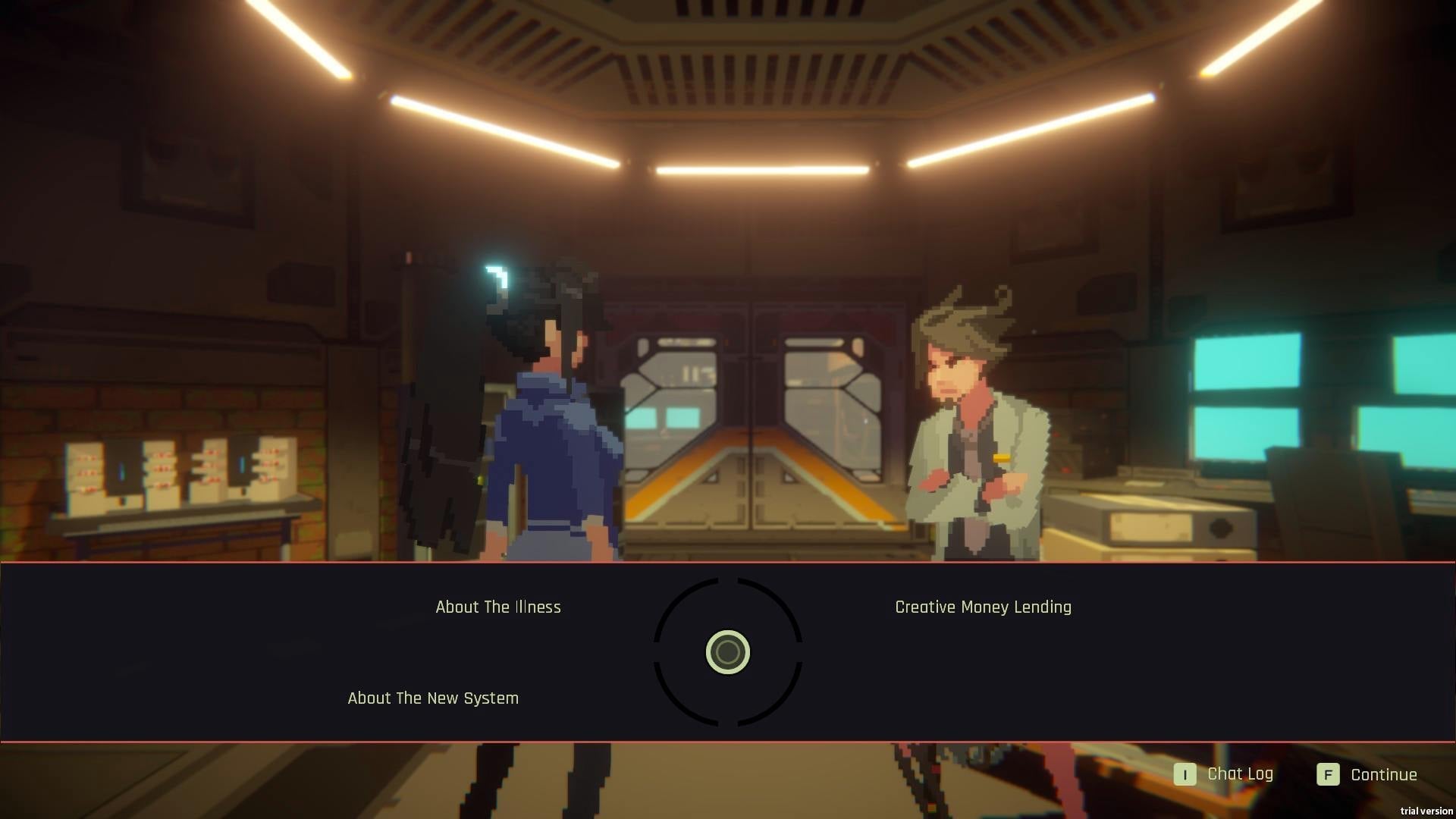
Task: Choose the About The Illness topic
Action: point(498,607)
